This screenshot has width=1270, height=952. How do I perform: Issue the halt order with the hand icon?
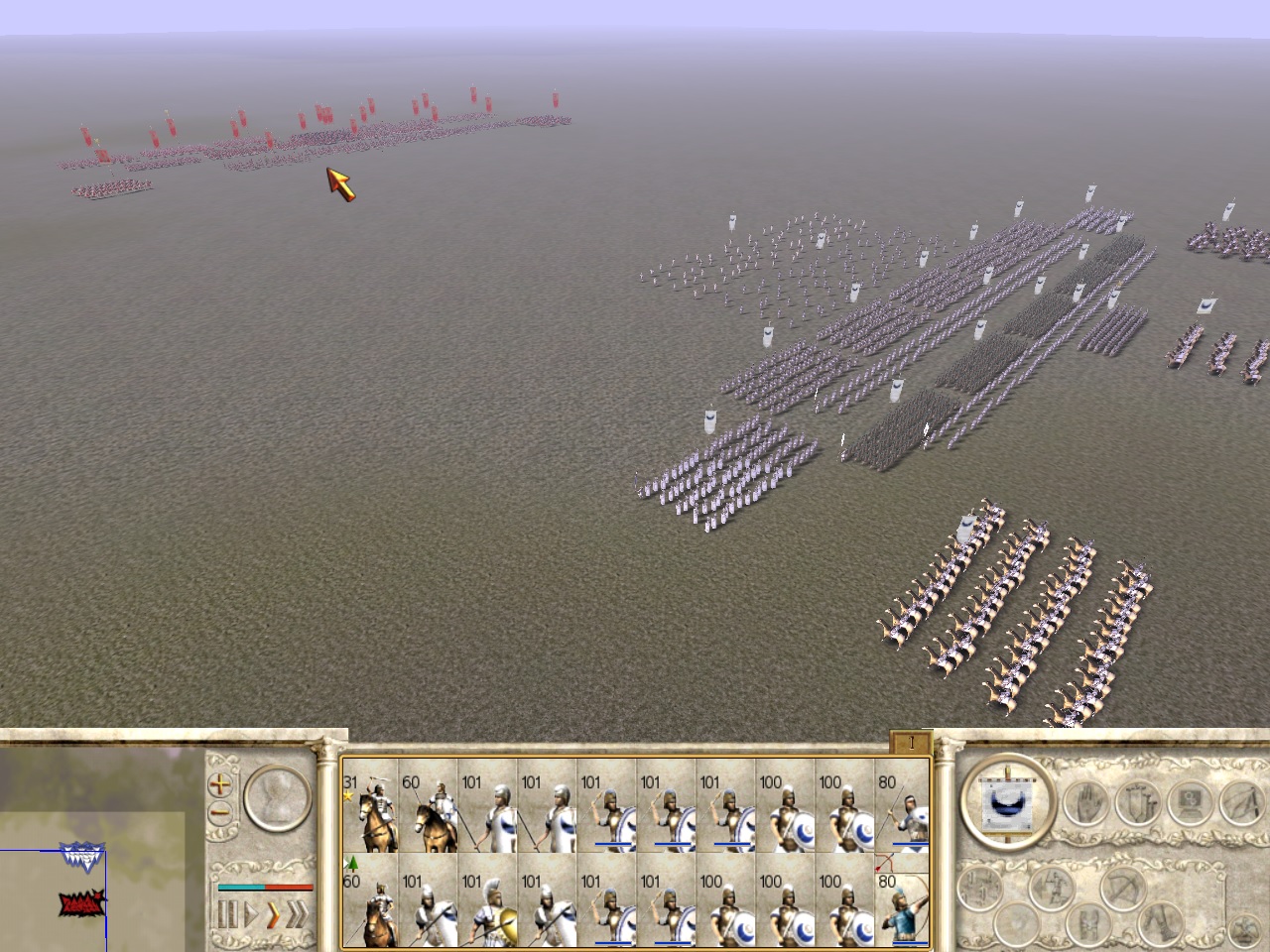pyautogui.click(x=1086, y=803)
